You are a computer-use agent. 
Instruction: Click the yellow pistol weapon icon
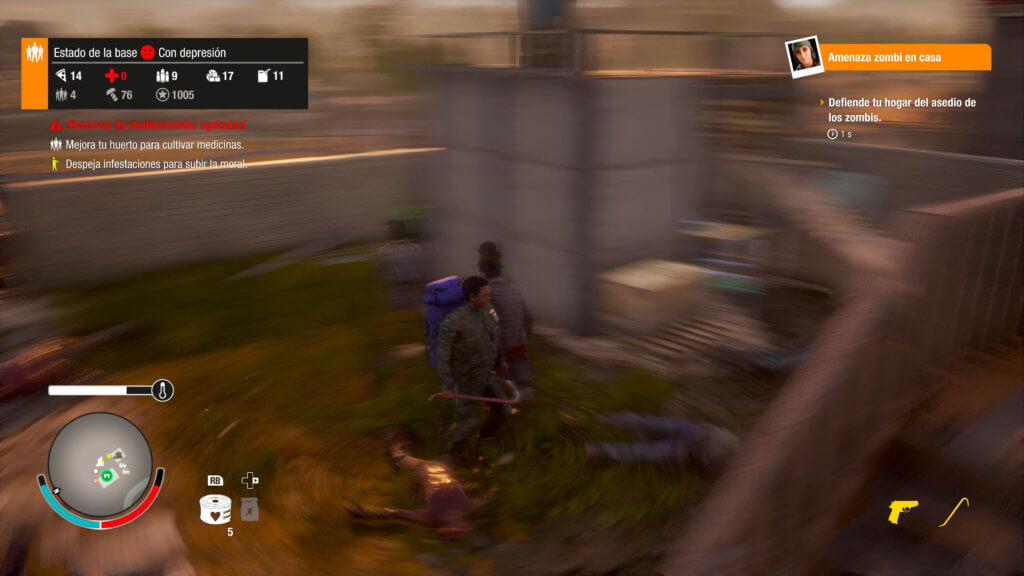902,511
